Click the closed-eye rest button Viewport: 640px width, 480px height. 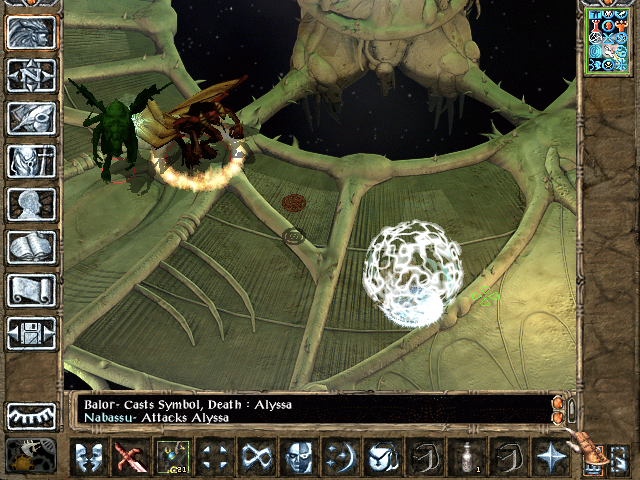click(x=31, y=415)
